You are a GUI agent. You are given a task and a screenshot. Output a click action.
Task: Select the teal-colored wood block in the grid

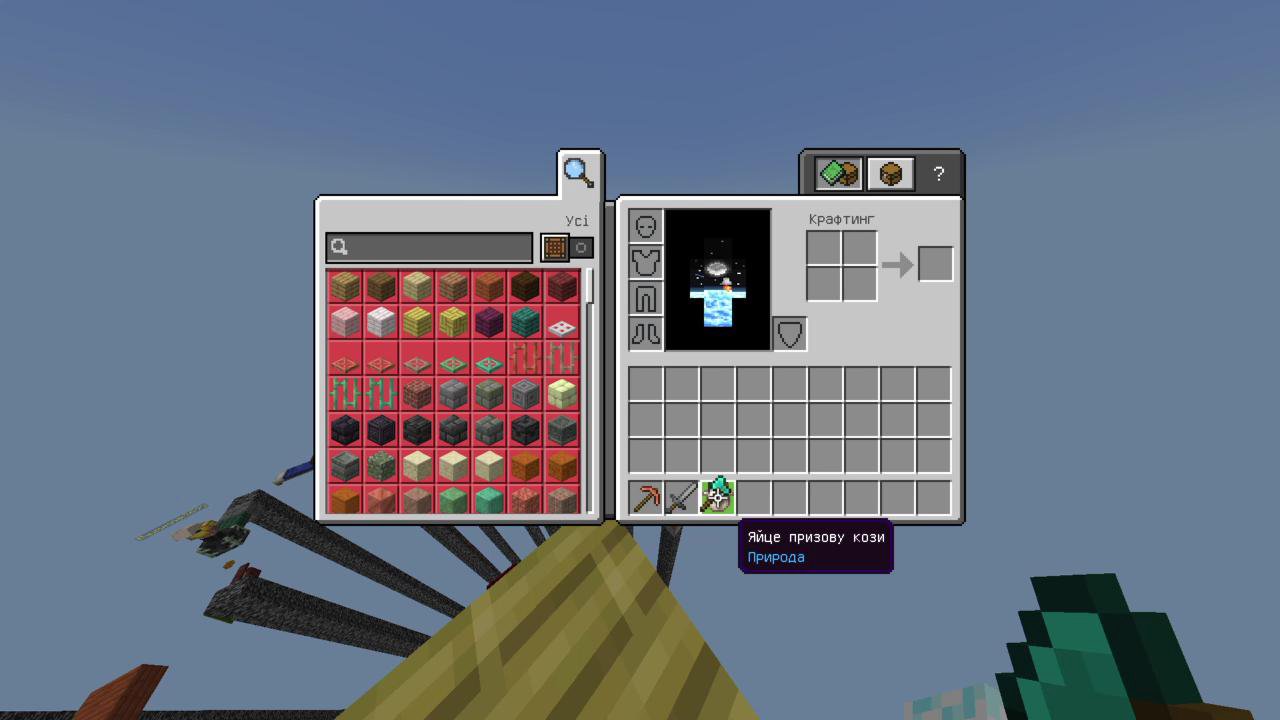(524, 320)
